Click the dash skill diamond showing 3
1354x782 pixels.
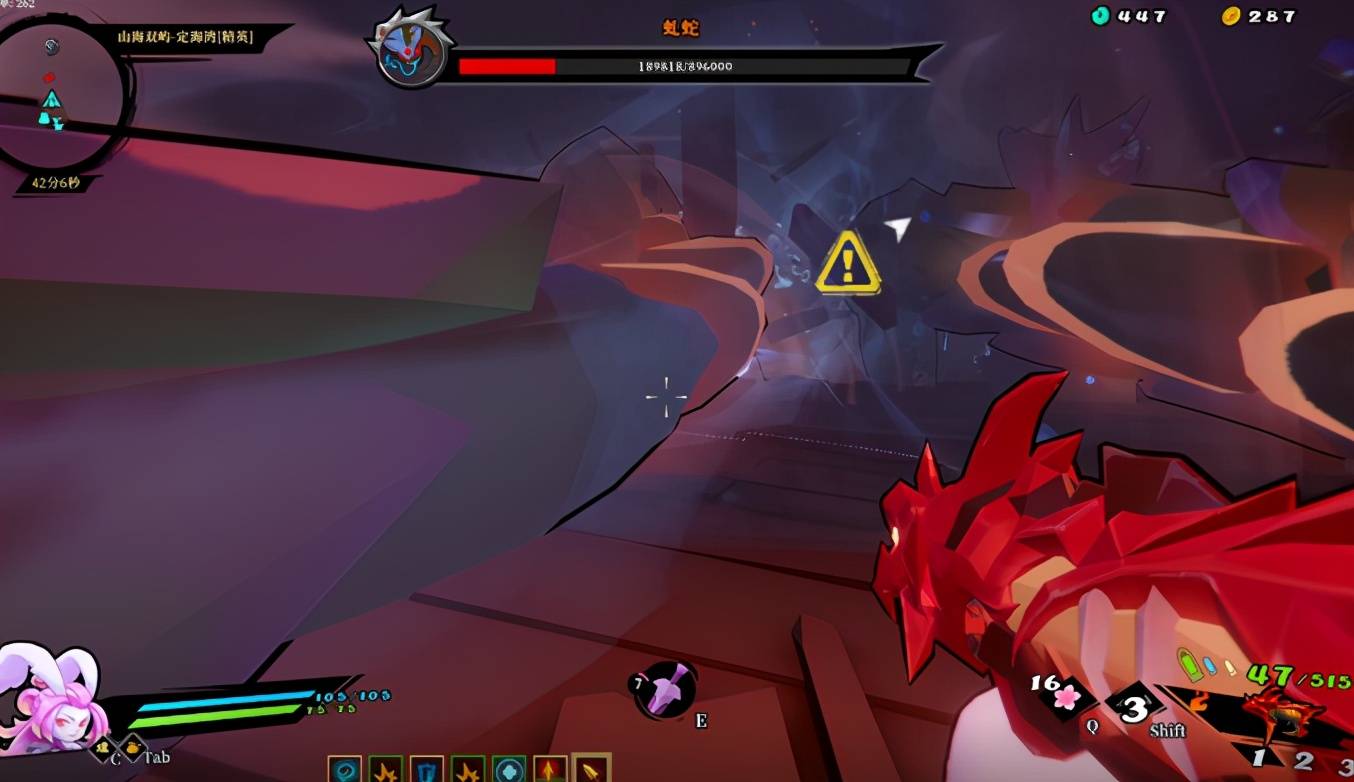(x=1134, y=709)
